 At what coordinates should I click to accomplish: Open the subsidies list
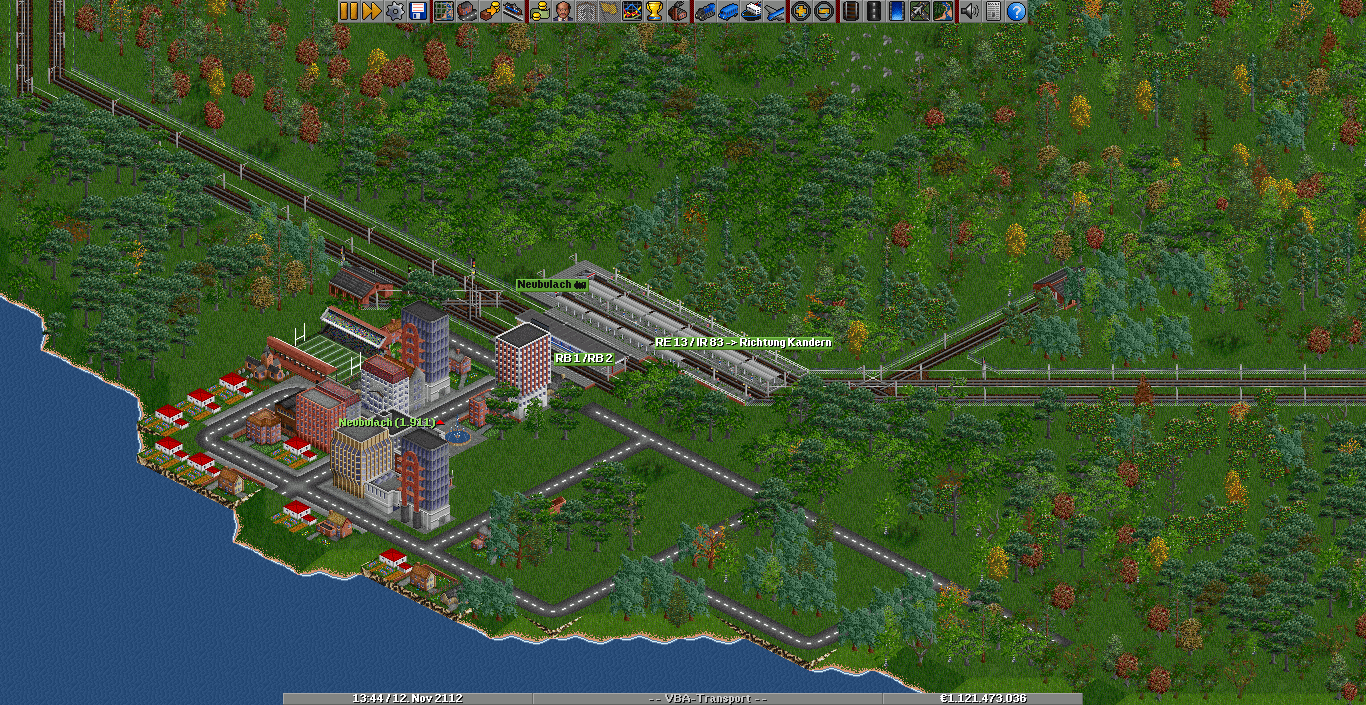(490, 11)
